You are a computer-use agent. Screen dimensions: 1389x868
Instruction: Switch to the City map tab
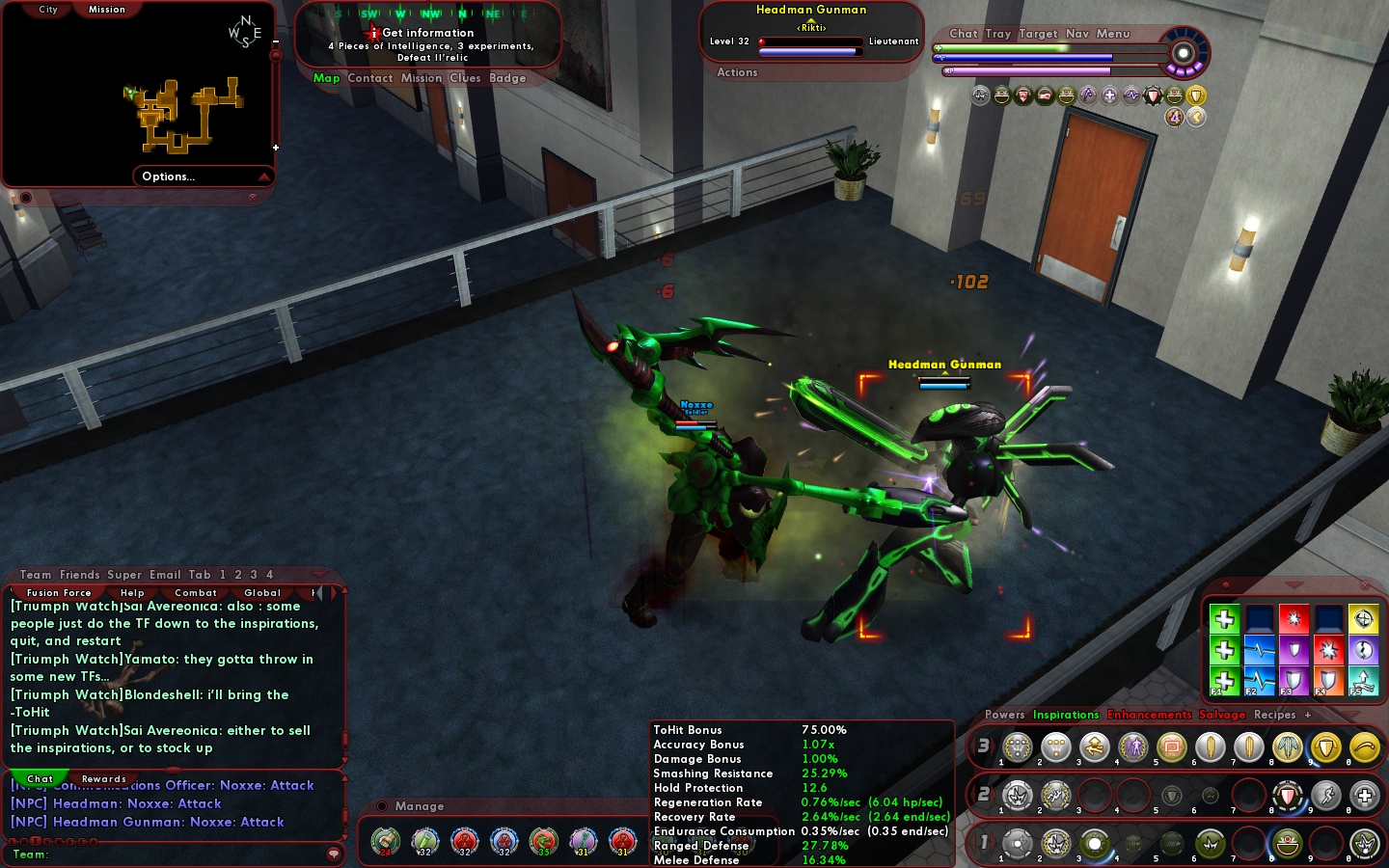click(x=48, y=10)
